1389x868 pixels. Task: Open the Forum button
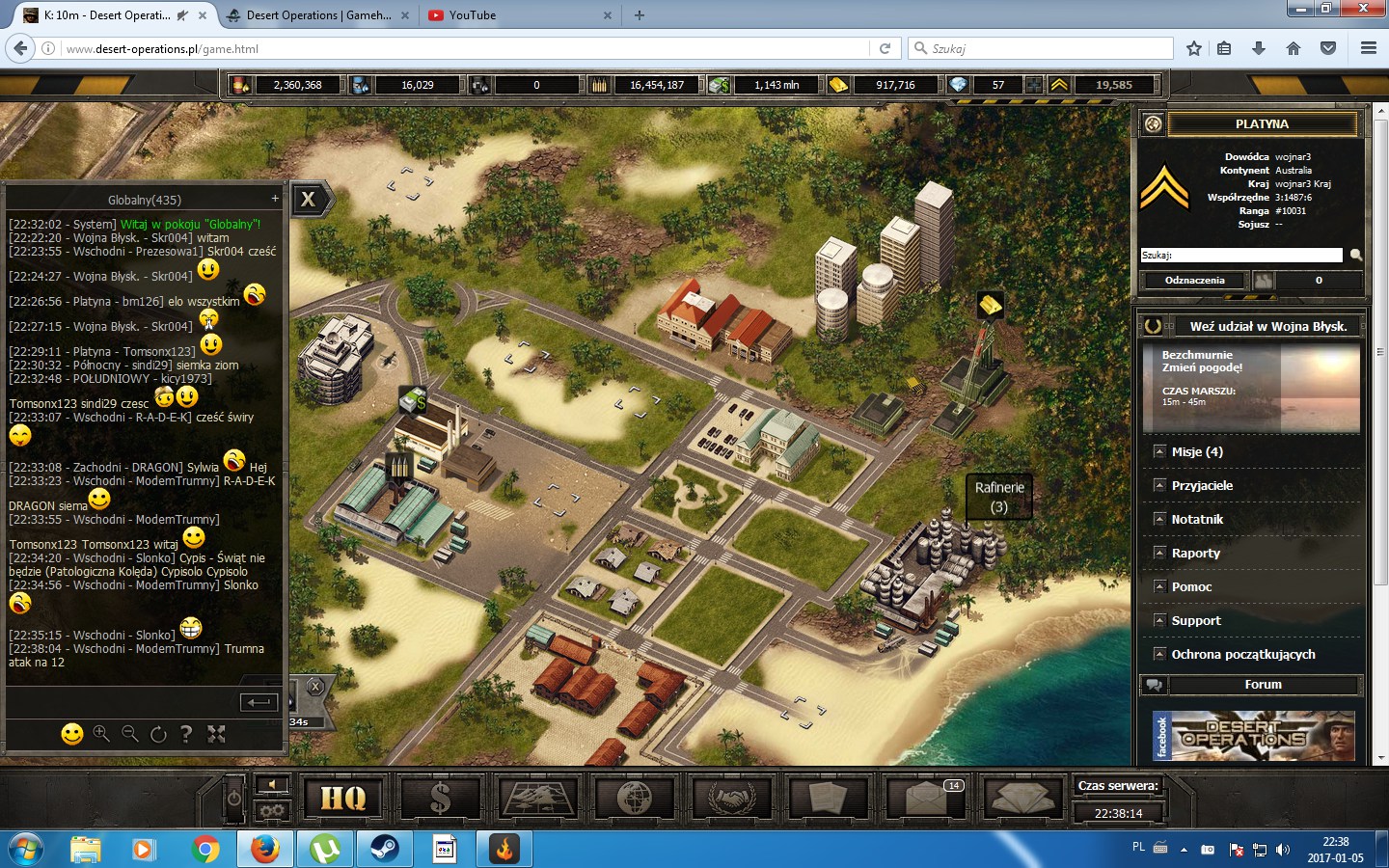(1263, 685)
